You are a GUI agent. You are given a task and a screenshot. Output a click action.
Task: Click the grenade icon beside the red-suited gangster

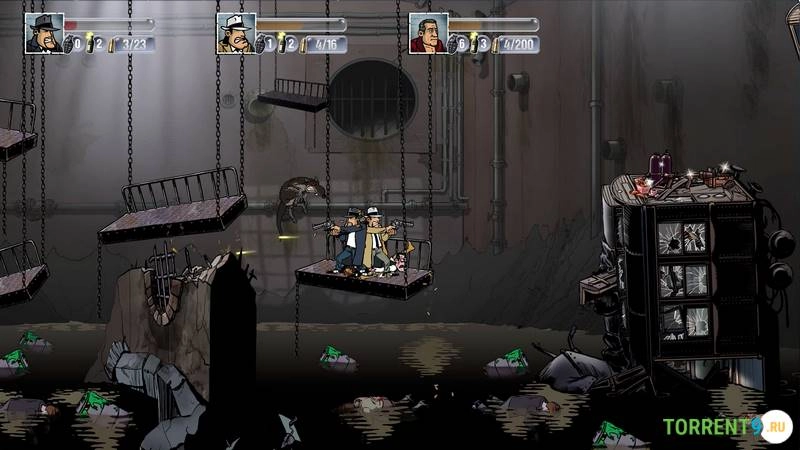click(x=454, y=44)
